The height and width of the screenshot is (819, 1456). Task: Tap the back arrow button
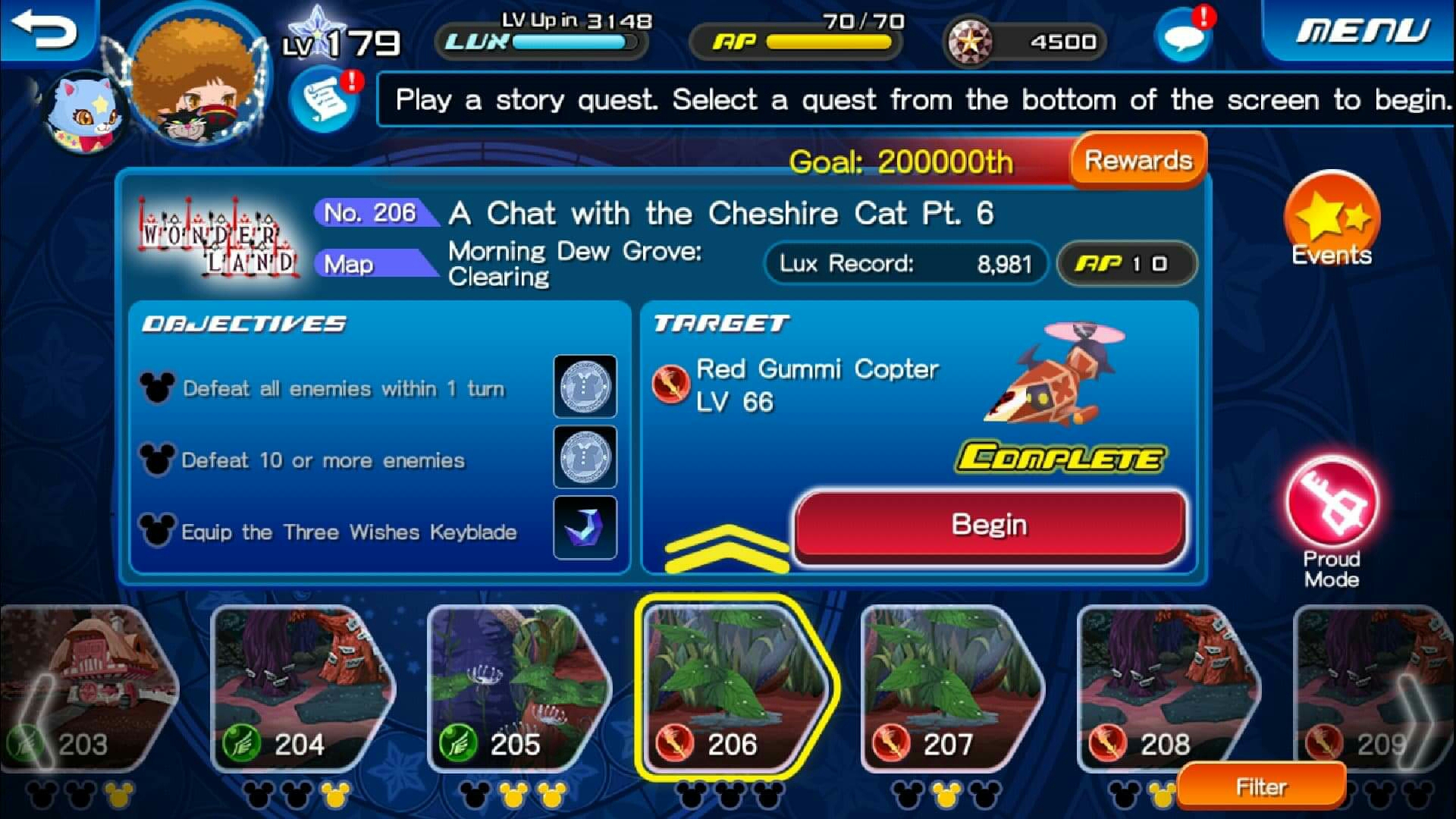pyautogui.click(x=47, y=30)
